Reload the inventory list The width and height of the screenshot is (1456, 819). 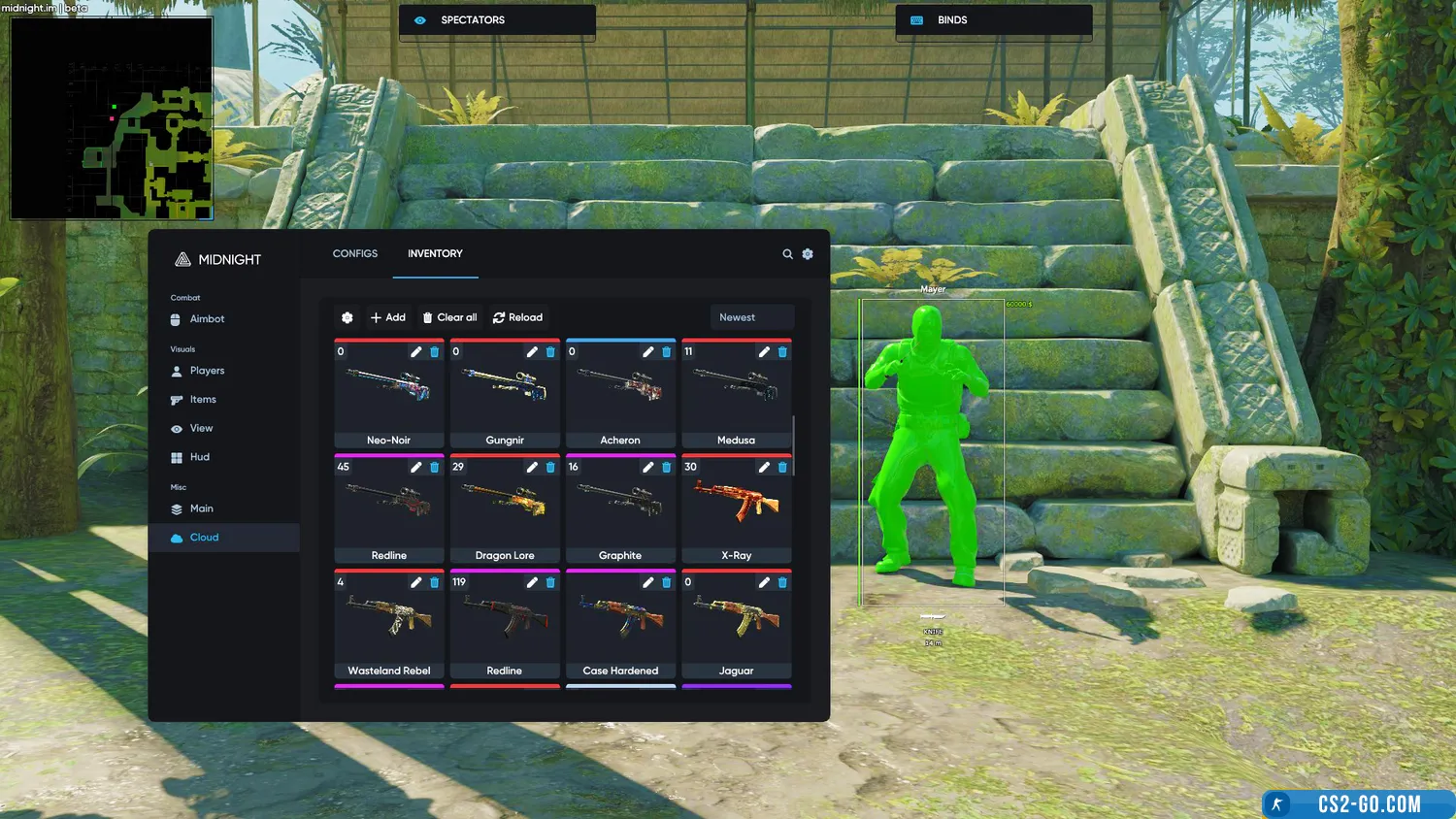[517, 317]
